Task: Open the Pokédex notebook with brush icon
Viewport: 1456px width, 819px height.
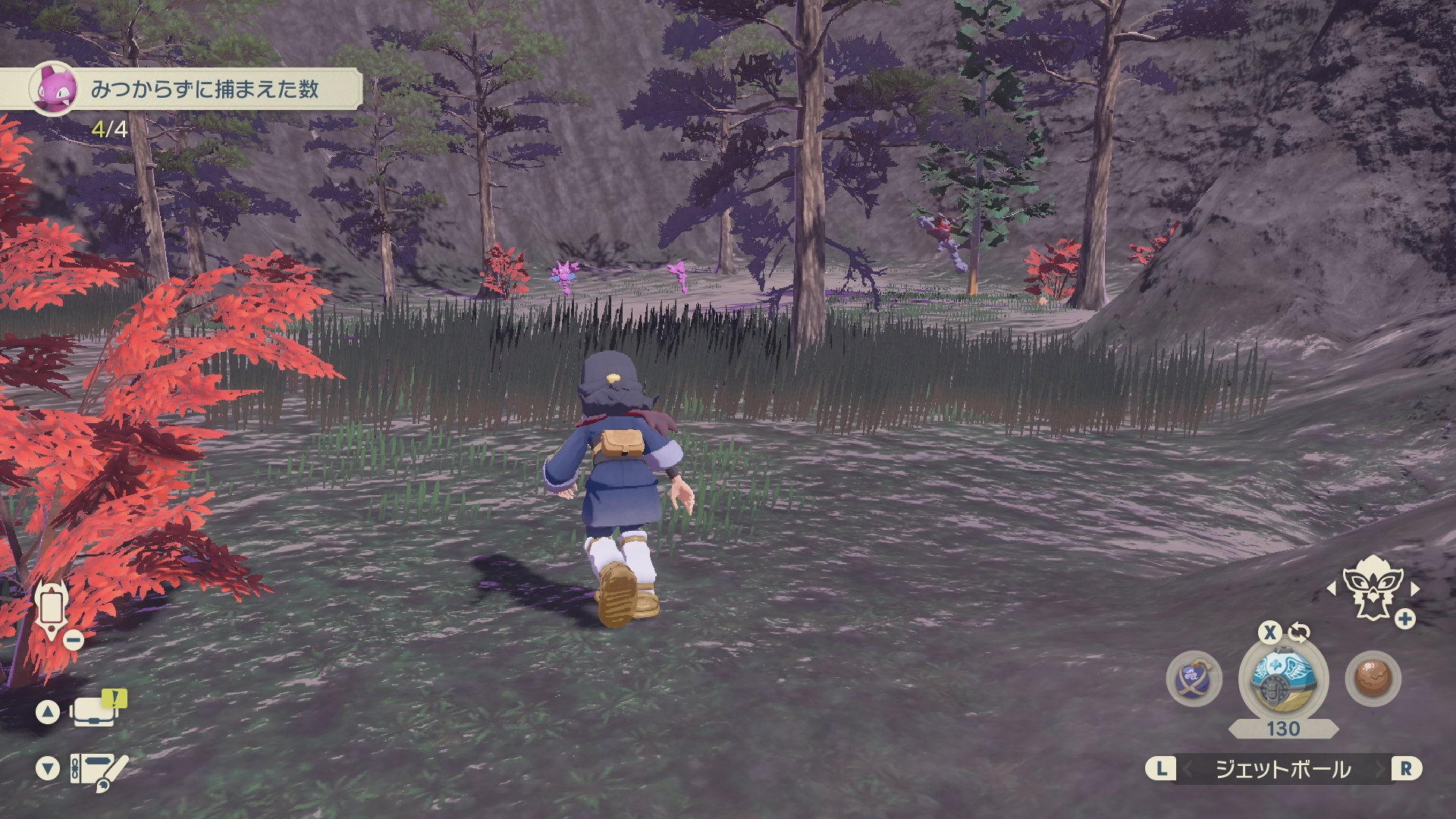Action: pyautogui.click(x=98, y=769)
